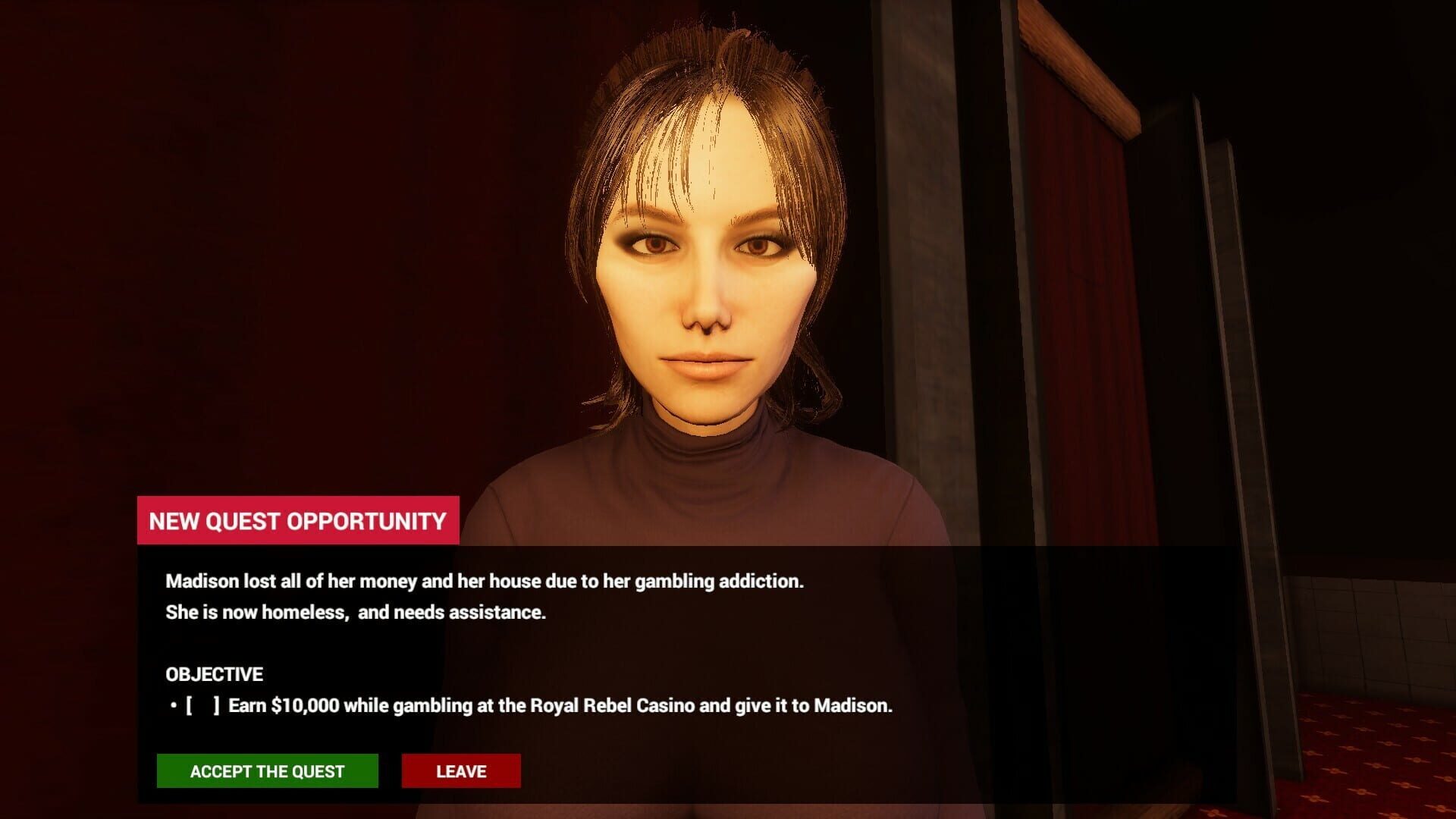Click the red button to decline and leave
Image resolution: width=1456 pixels, height=819 pixels.
coord(460,770)
